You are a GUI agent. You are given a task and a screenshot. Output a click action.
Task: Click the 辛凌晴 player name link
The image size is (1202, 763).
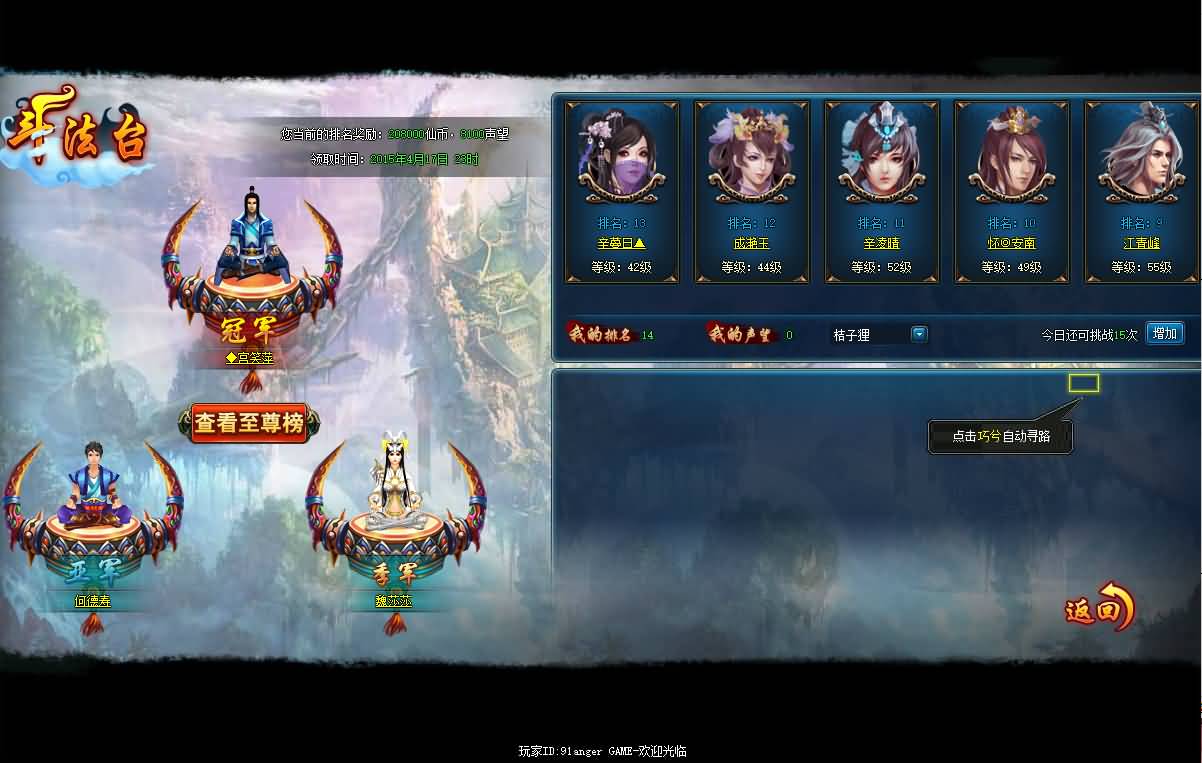click(881, 243)
